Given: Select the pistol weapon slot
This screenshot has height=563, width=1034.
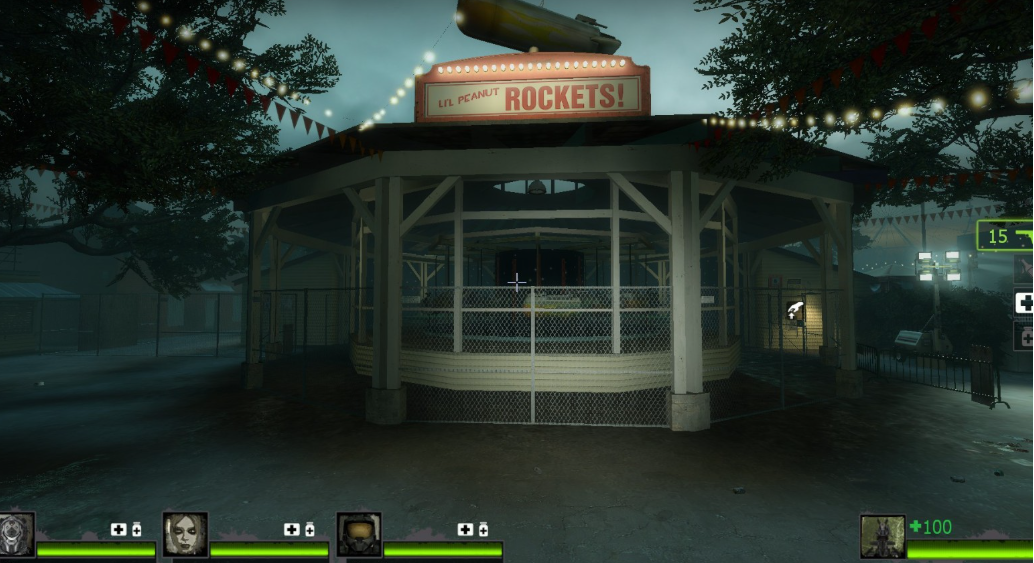Looking at the screenshot, I should pos(1006,236).
